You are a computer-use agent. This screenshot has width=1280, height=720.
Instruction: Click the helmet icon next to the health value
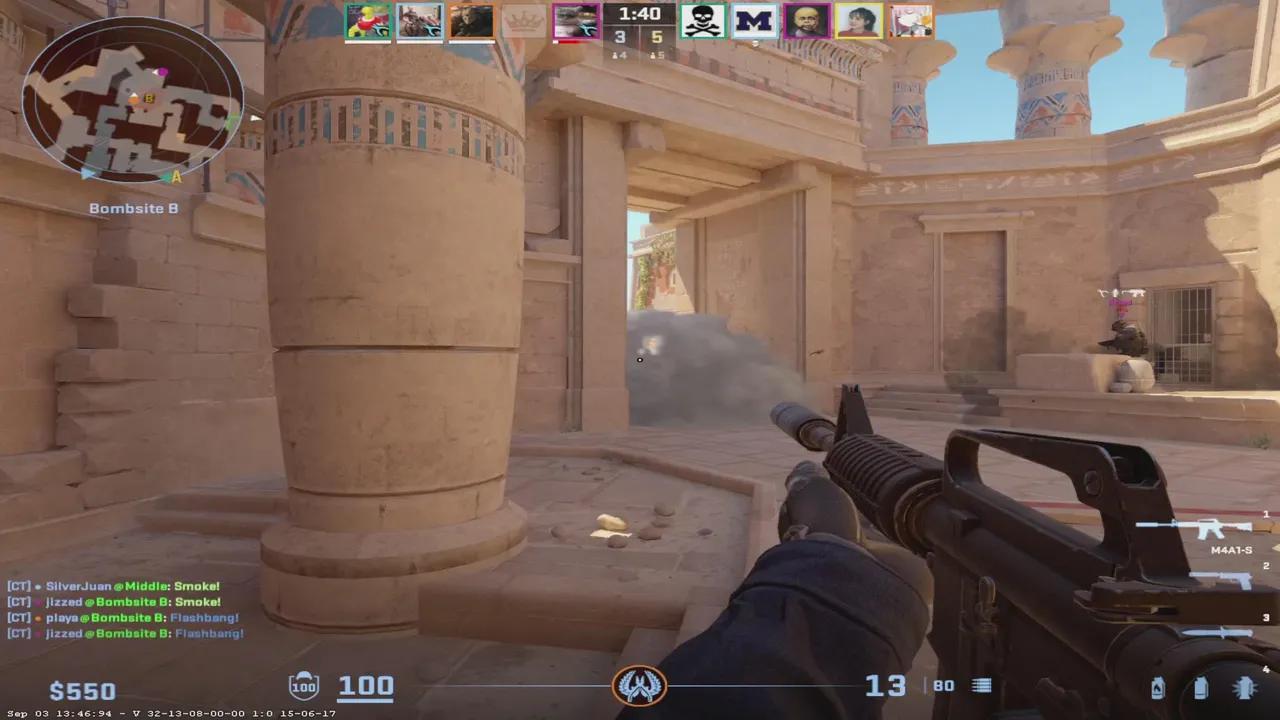click(x=303, y=686)
